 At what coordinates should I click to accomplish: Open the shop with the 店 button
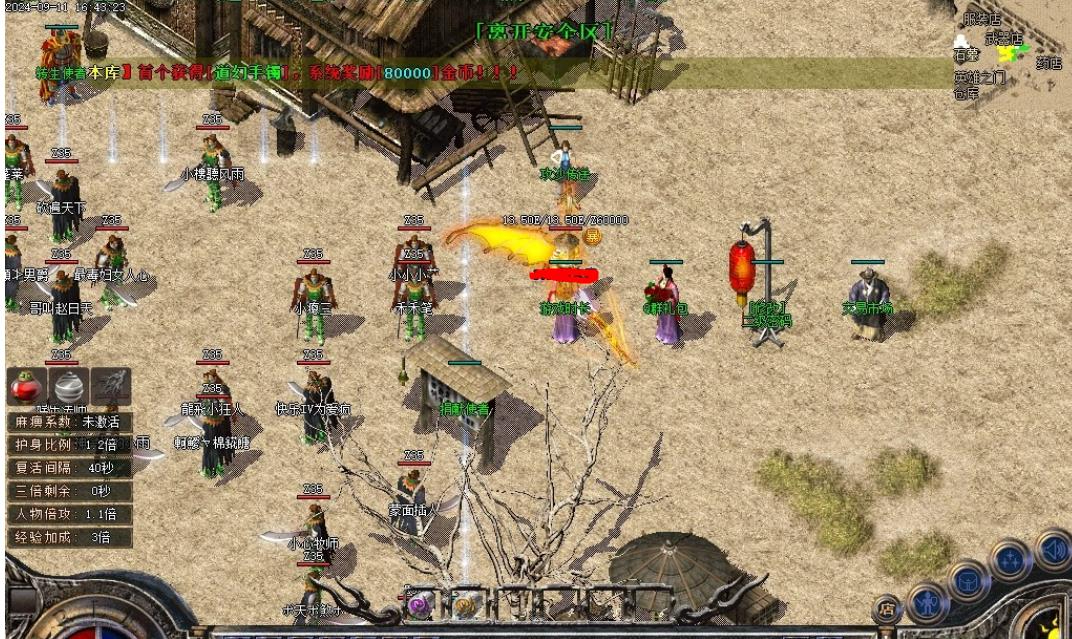[887, 606]
